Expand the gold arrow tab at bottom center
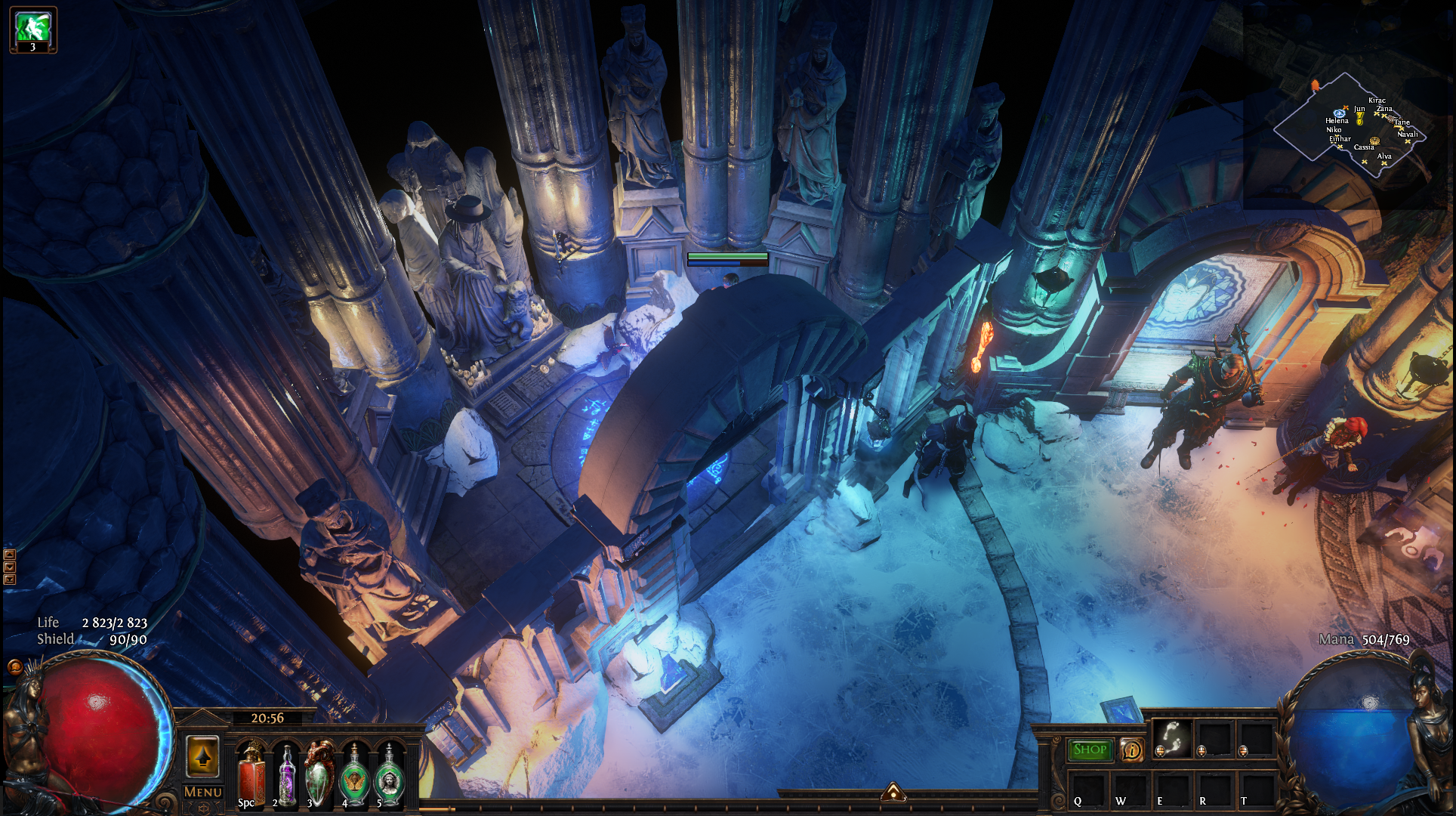 [893, 792]
